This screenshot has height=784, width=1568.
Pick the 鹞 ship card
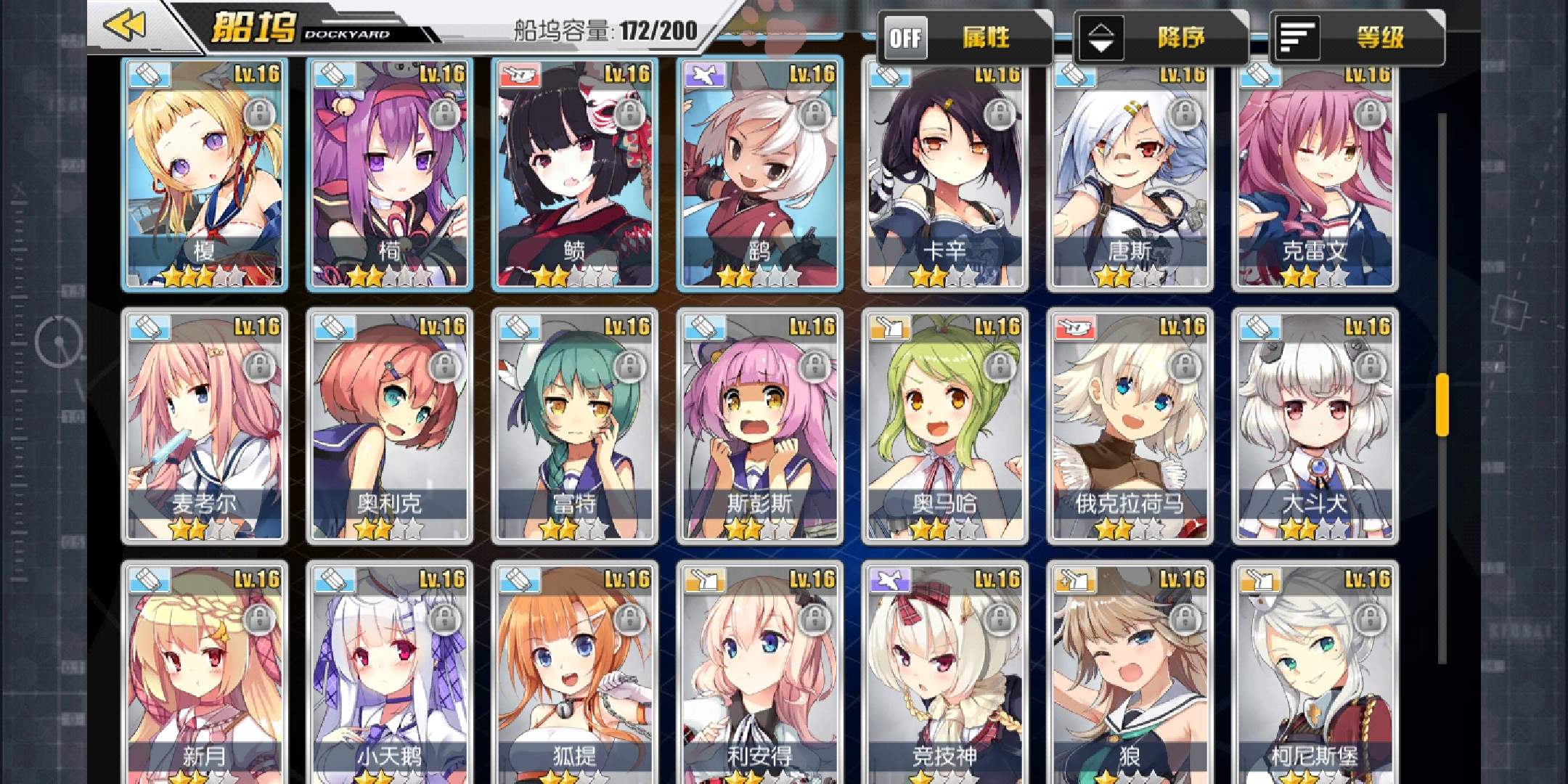pos(759,174)
